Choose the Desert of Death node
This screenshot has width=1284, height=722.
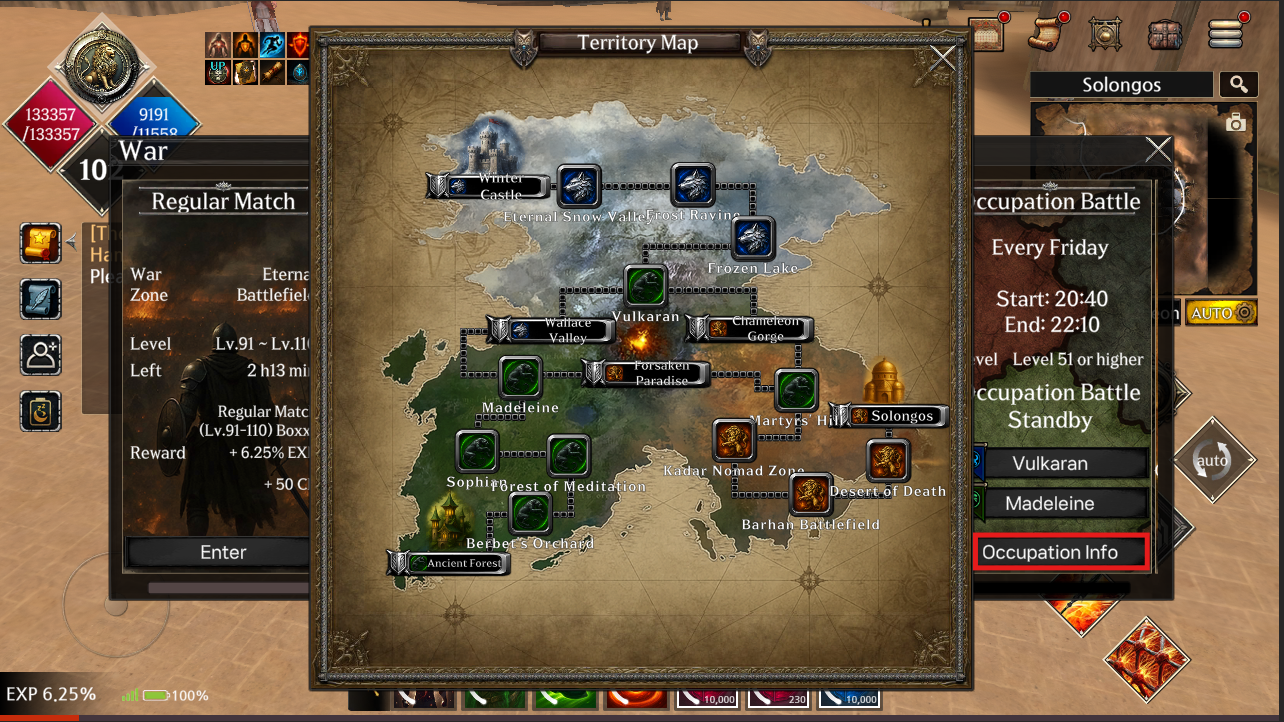click(887, 461)
